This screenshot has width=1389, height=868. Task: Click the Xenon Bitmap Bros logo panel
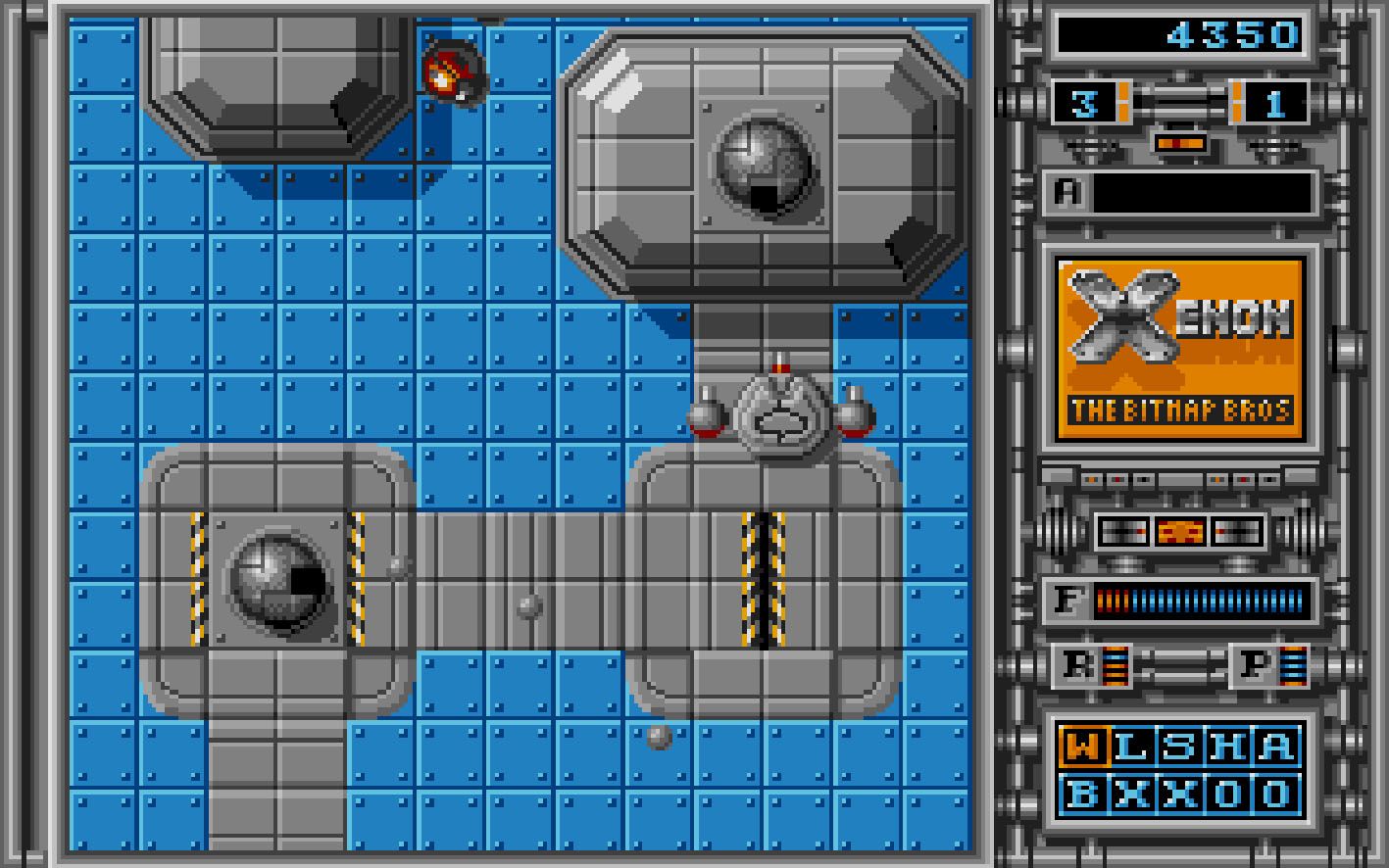[x=1180, y=348]
